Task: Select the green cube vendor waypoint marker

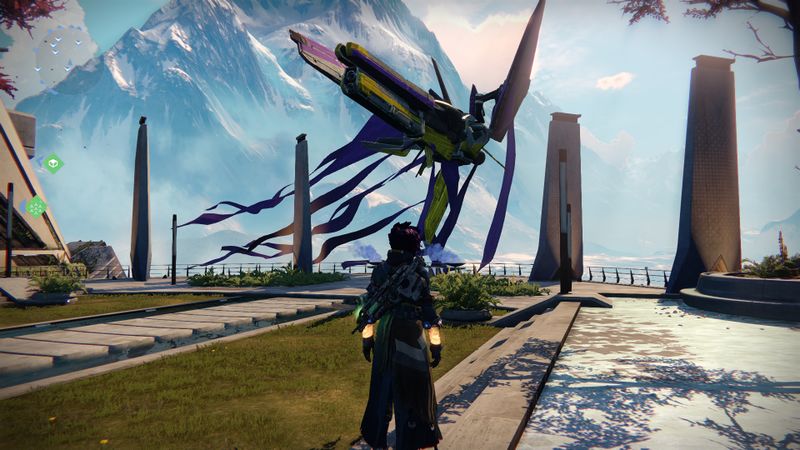Action: [x=53, y=163]
